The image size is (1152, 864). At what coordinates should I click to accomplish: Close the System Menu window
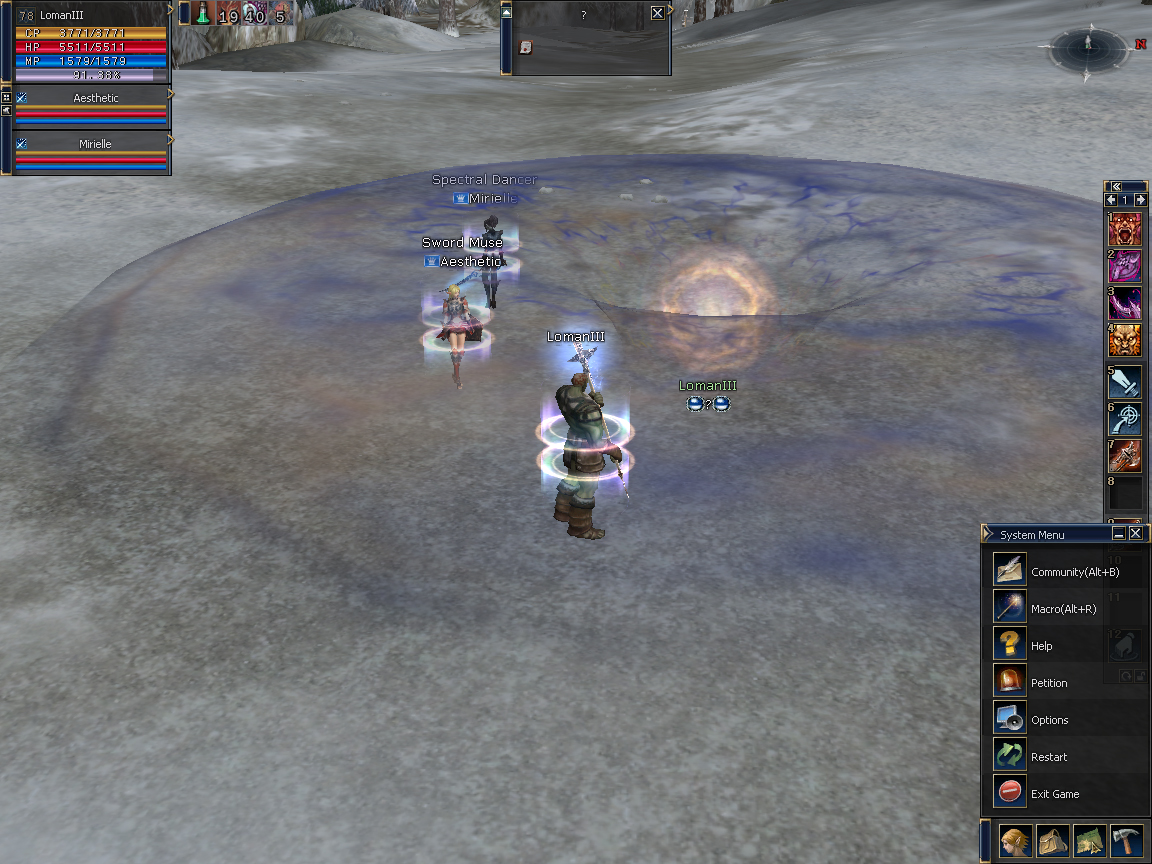click(x=1135, y=534)
